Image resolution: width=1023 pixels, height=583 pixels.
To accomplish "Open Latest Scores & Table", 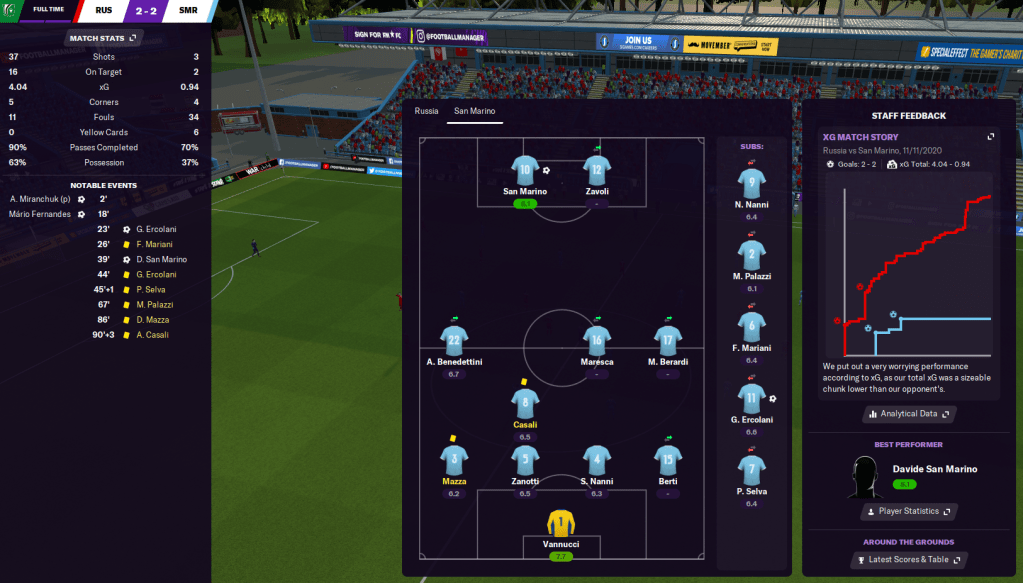I will [x=908, y=559].
